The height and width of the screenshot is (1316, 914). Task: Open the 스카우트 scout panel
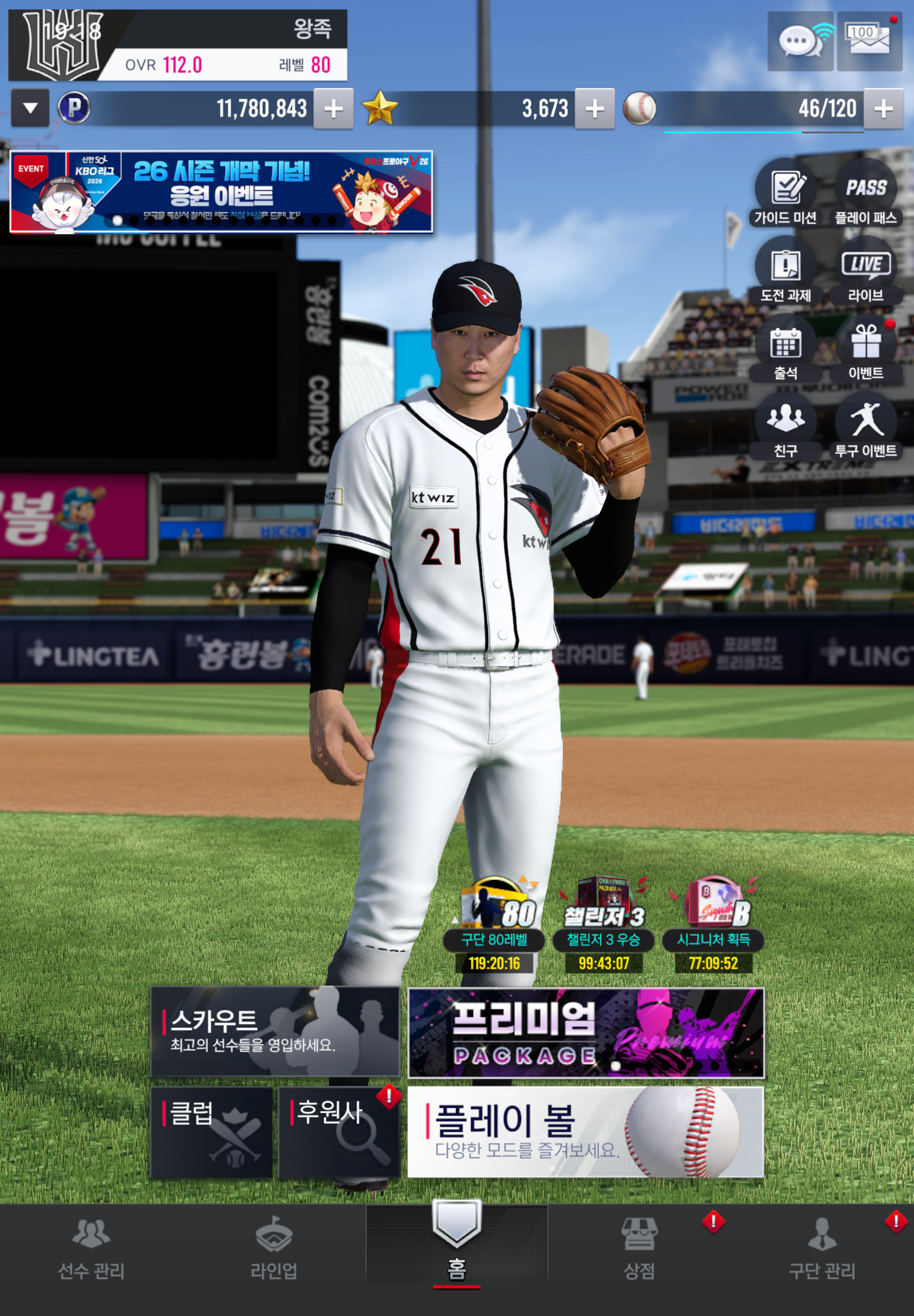tap(275, 1031)
